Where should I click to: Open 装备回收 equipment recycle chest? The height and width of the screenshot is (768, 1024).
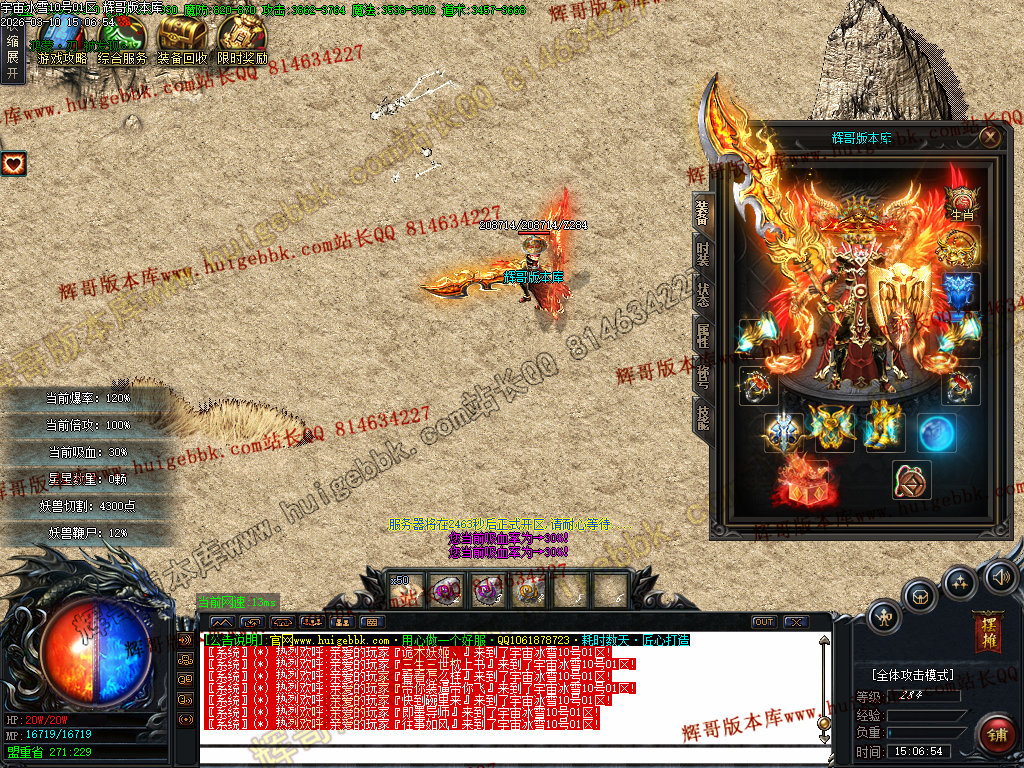182,41
